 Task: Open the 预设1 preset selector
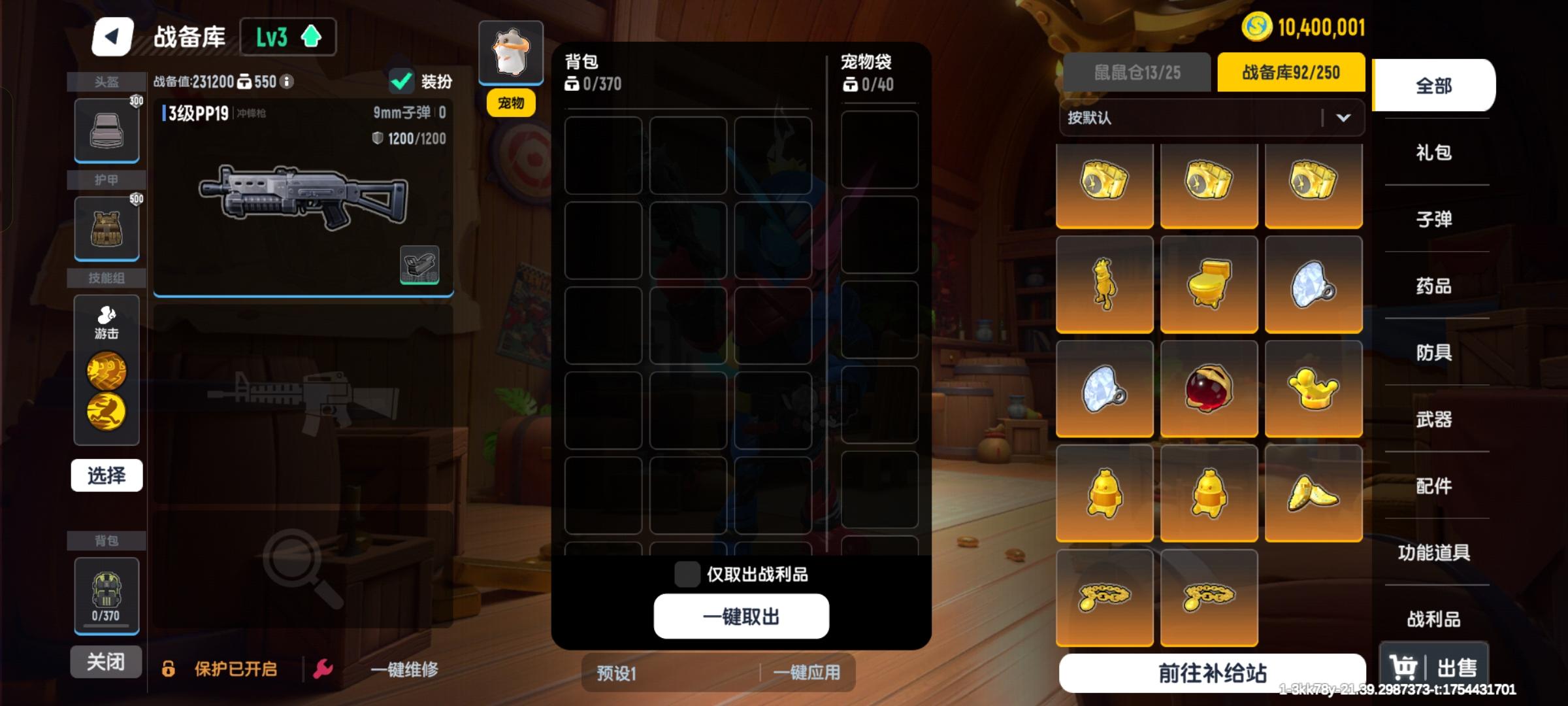(614, 673)
